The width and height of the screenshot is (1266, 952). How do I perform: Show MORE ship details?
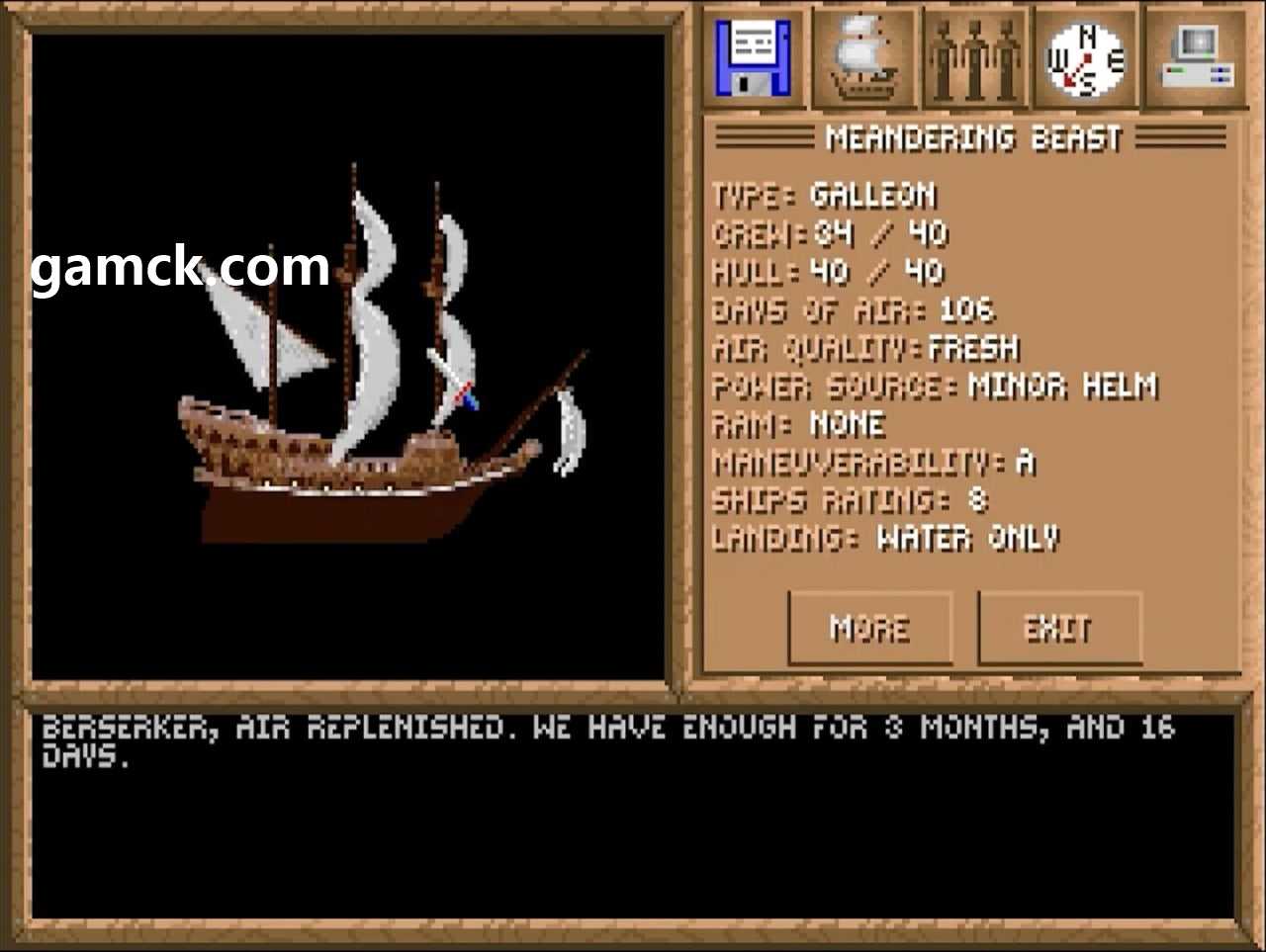tap(869, 628)
